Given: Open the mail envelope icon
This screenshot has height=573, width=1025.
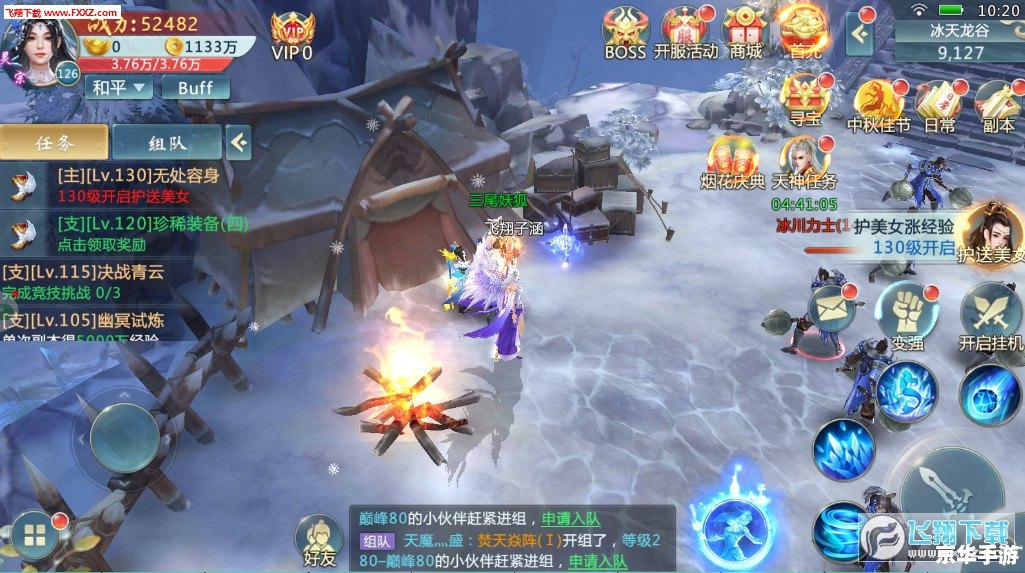Looking at the screenshot, I should (x=832, y=306).
